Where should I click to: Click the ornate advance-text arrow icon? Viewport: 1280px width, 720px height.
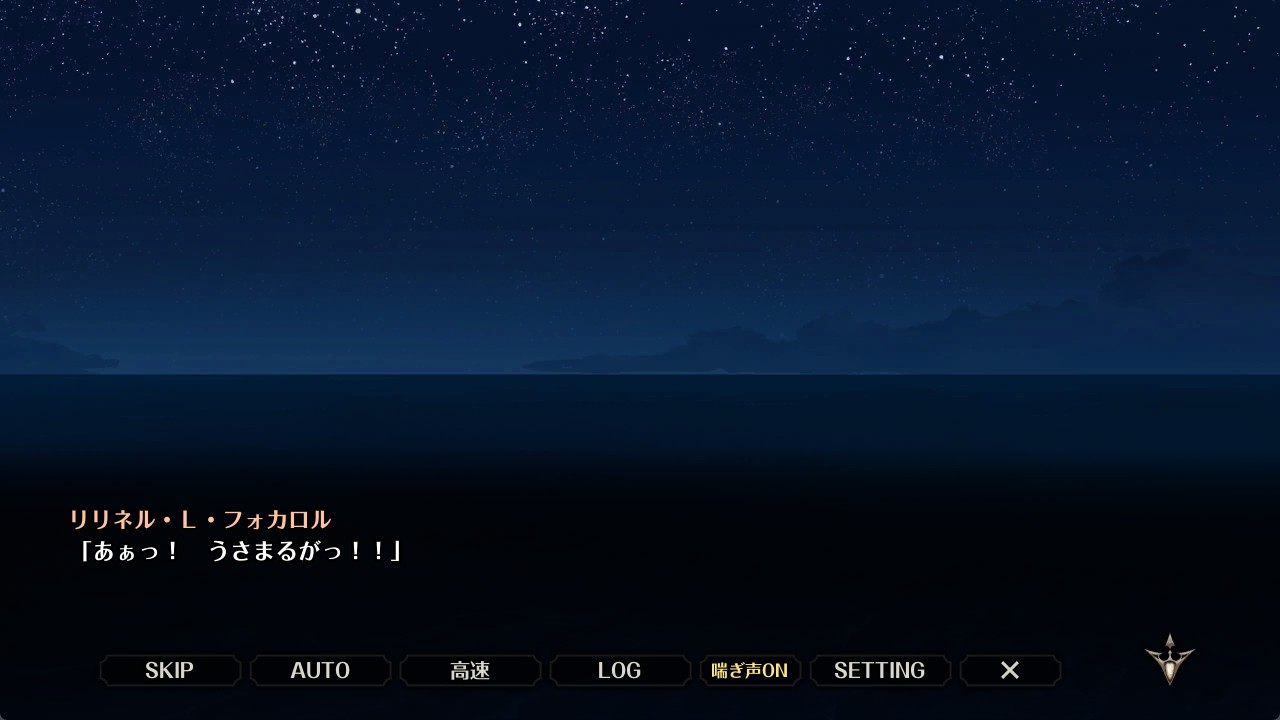click(x=1169, y=659)
